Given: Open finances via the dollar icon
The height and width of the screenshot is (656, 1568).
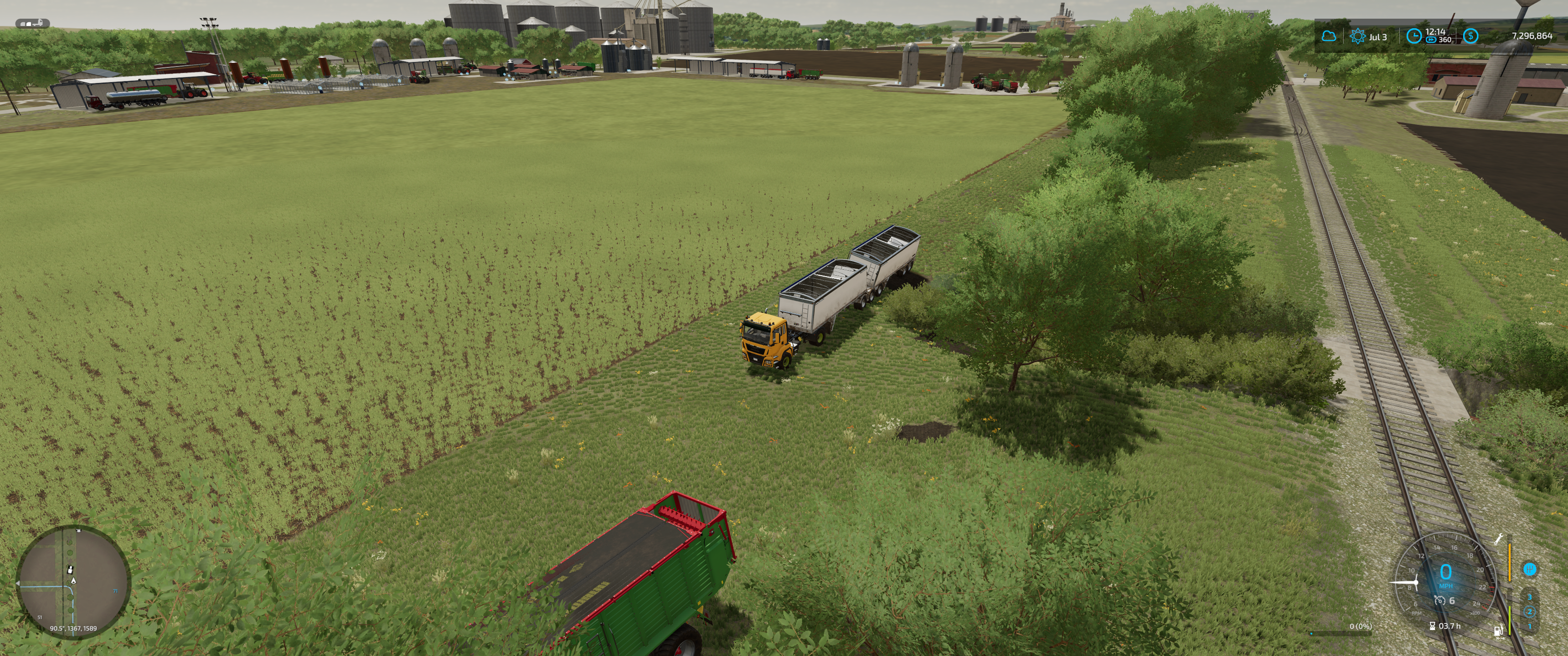Looking at the screenshot, I should (x=1470, y=36).
